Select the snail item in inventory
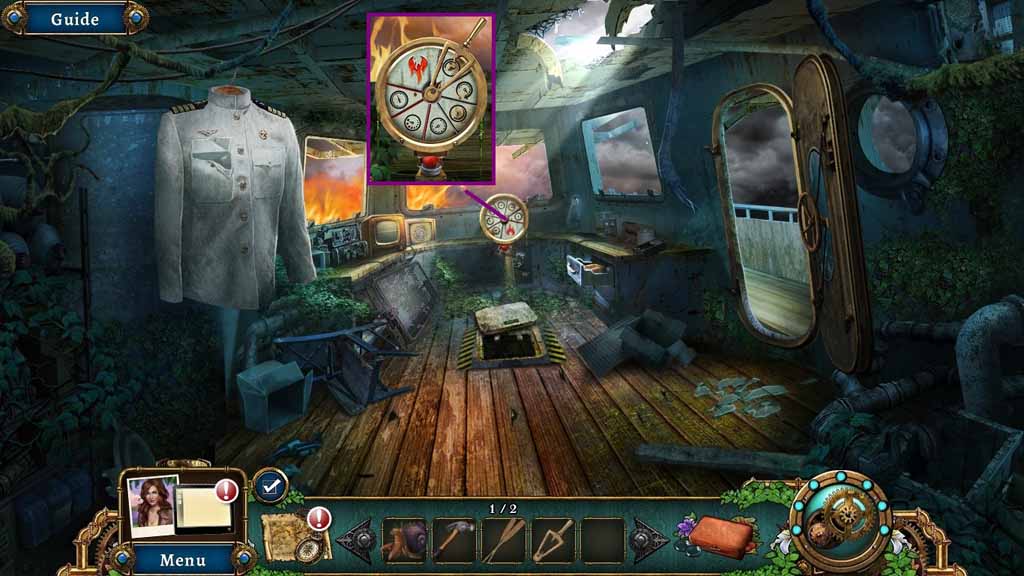Screen dimensions: 1024x576 click(404, 540)
